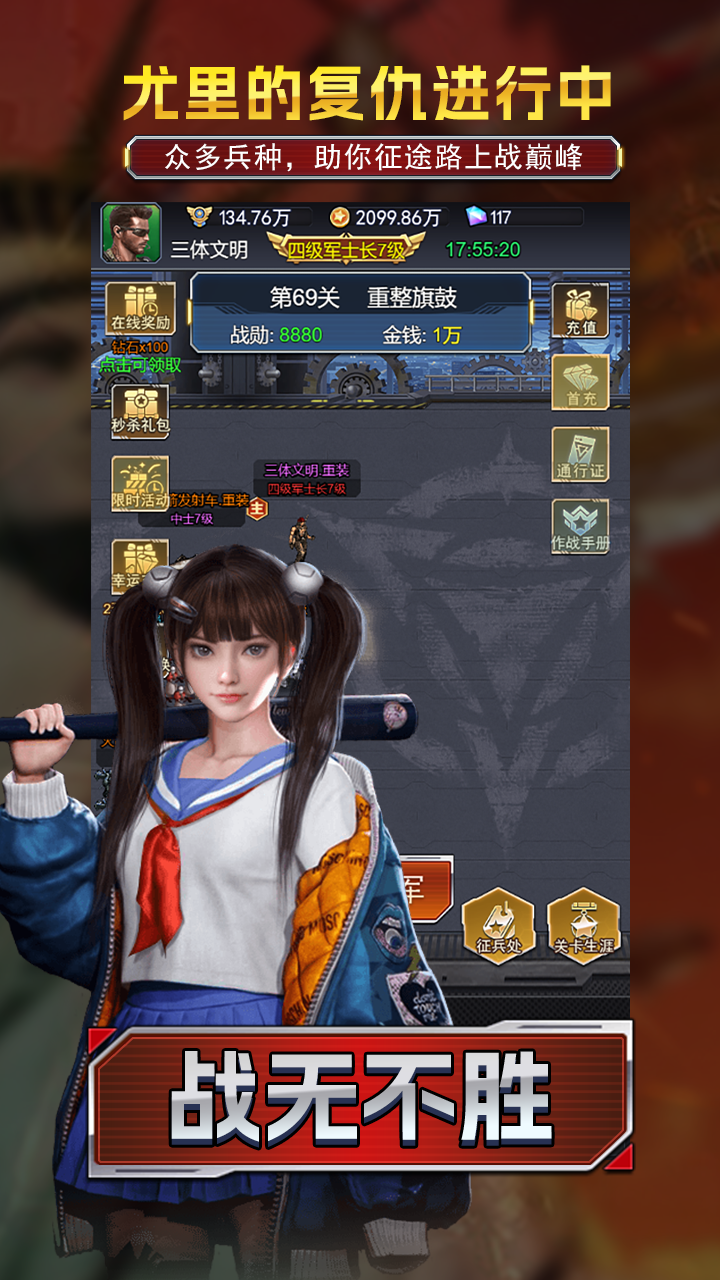This screenshot has height=1280, width=720.
Task: Open the 首充 first recharge offer
Action: click(580, 382)
